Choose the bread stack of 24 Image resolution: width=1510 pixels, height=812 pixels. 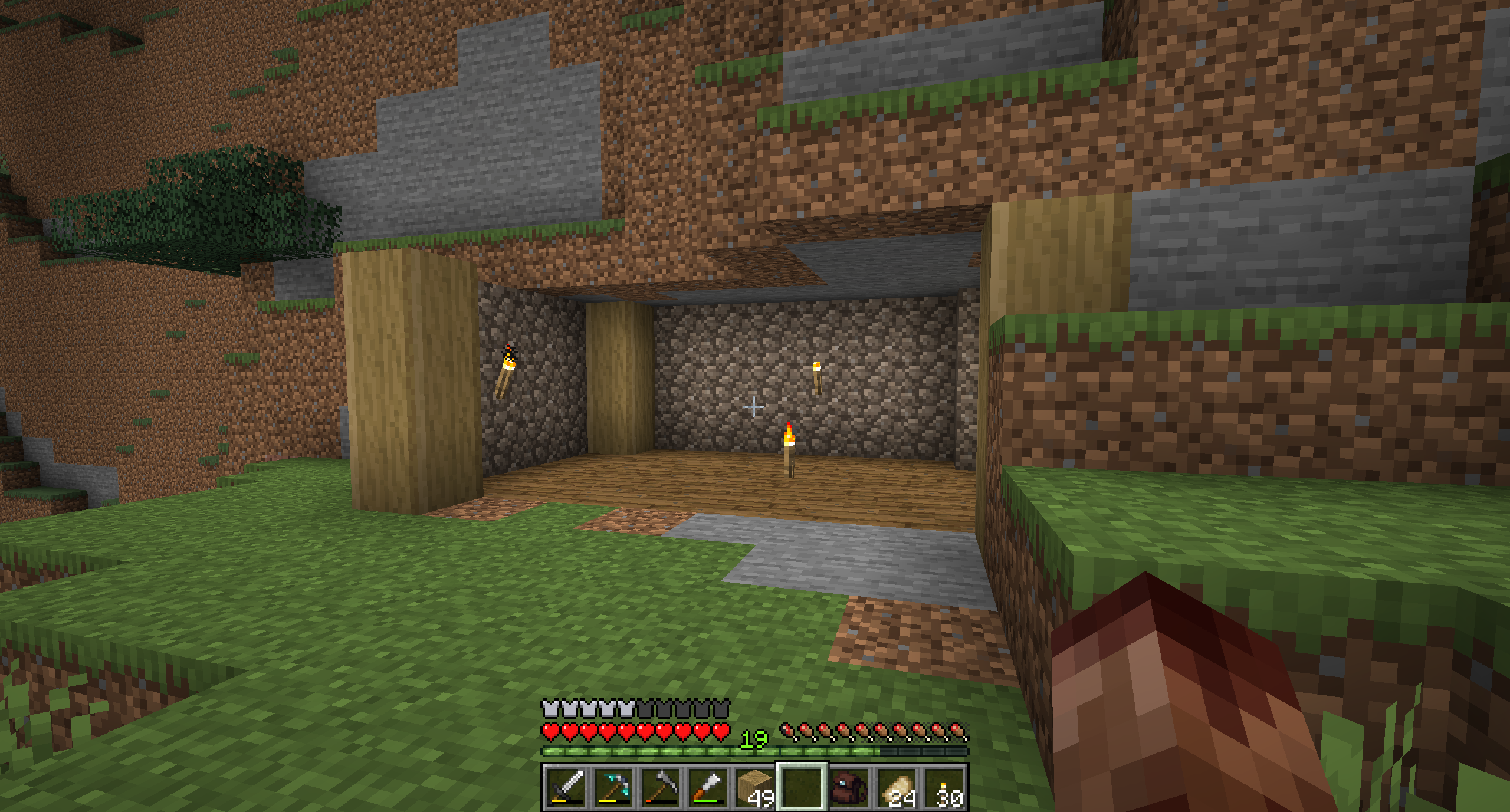coord(897,788)
